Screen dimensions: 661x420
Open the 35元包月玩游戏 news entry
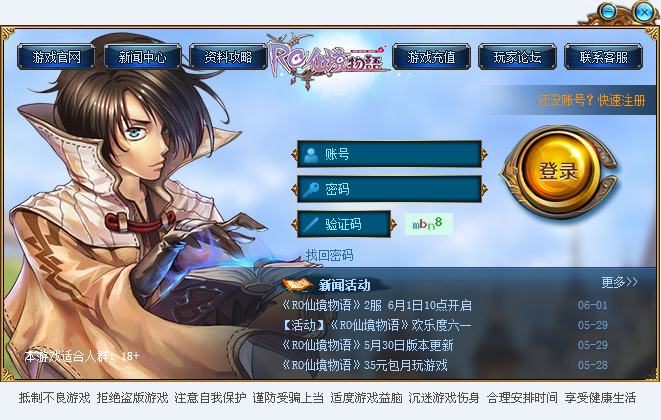(365, 365)
